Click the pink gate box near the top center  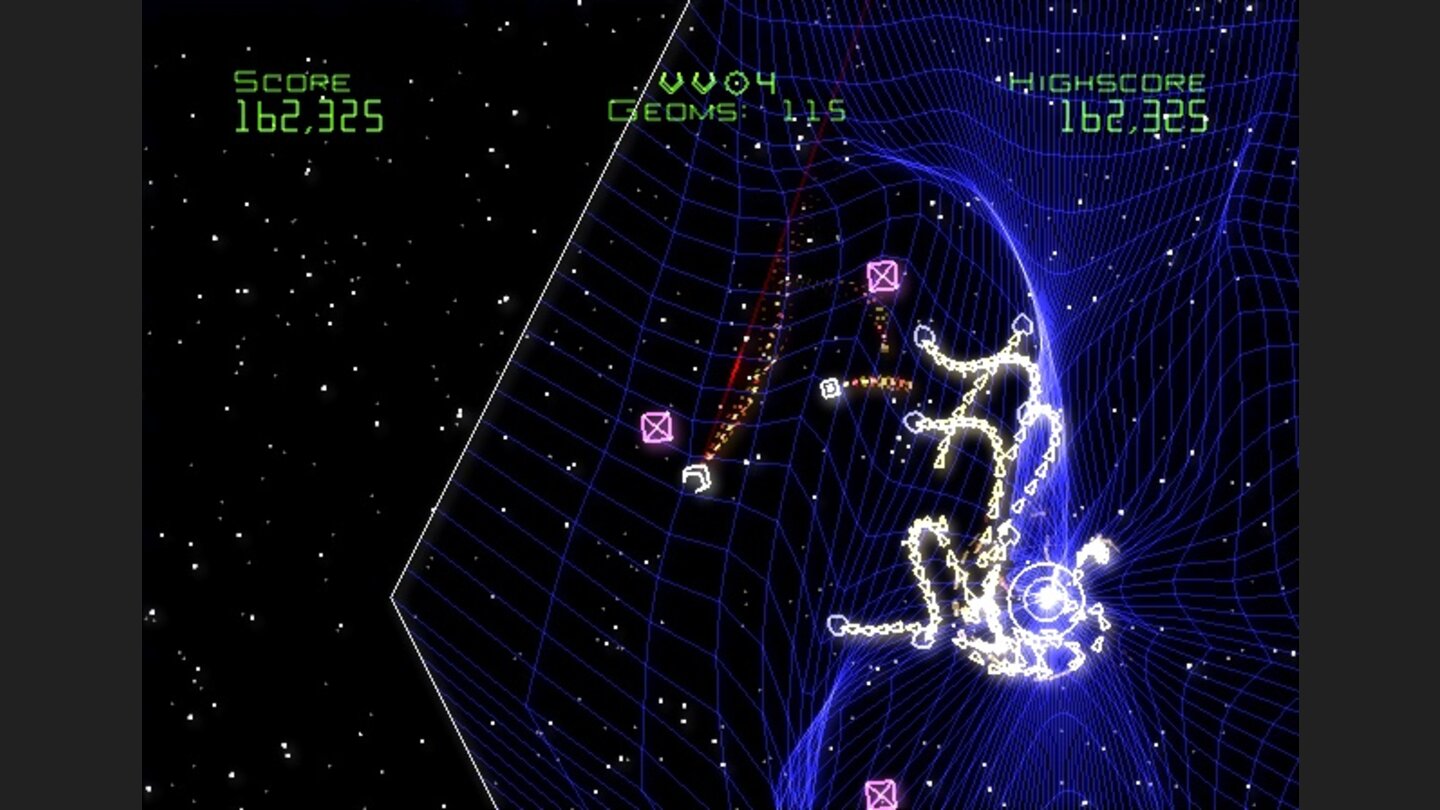[x=883, y=274]
